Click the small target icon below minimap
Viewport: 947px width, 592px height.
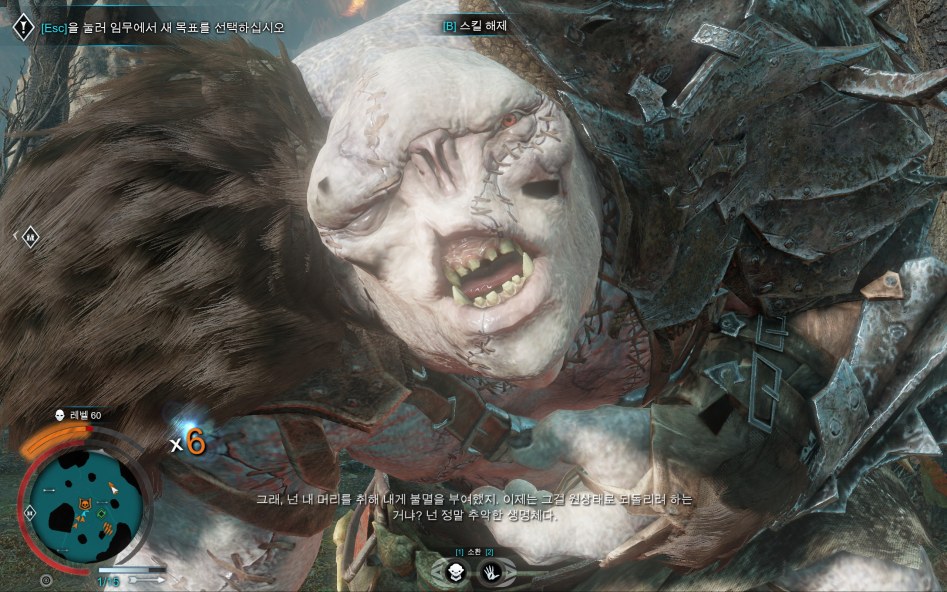click(46, 579)
